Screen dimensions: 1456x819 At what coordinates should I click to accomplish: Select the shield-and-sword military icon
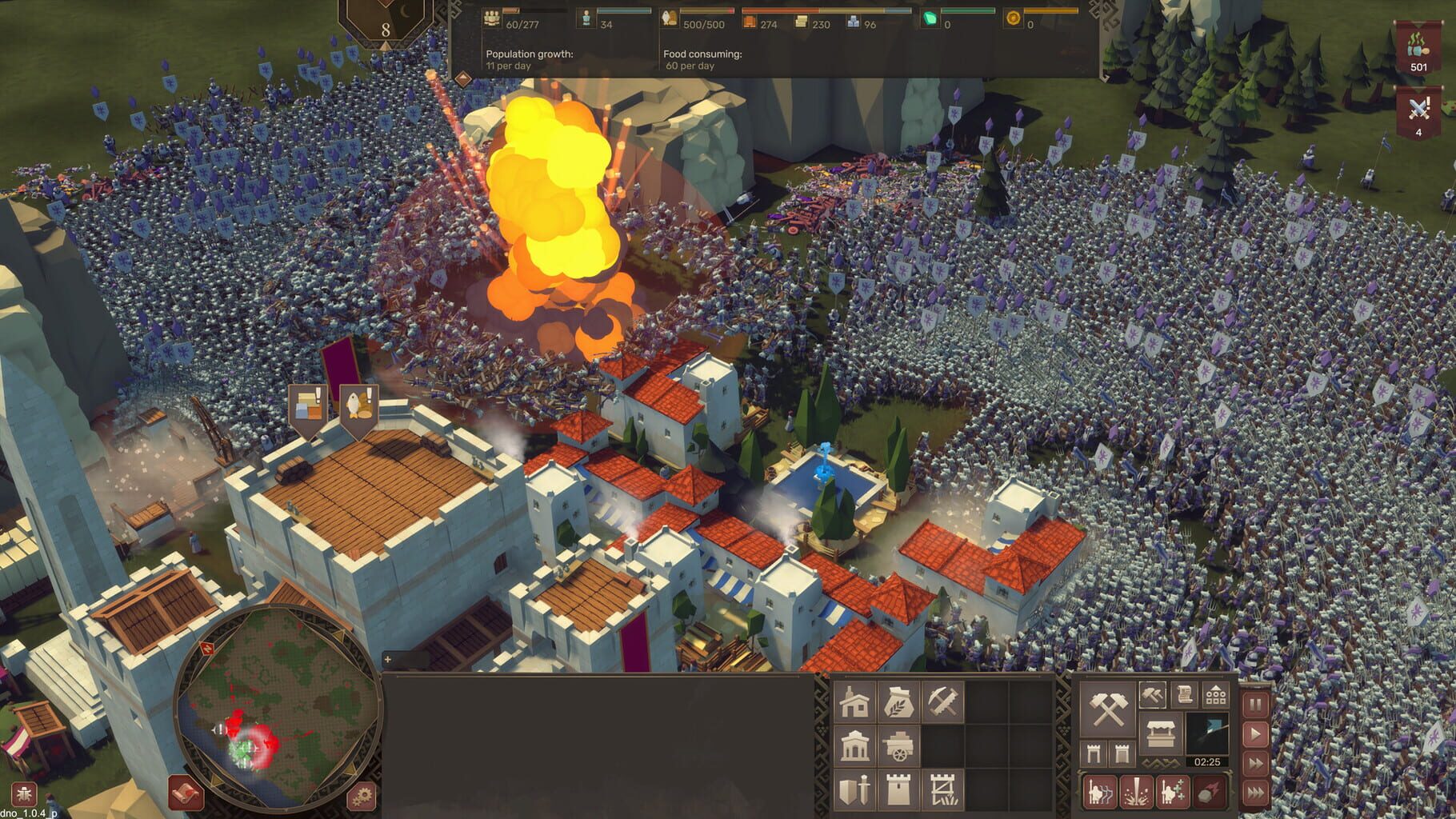[x=854, y=792]
